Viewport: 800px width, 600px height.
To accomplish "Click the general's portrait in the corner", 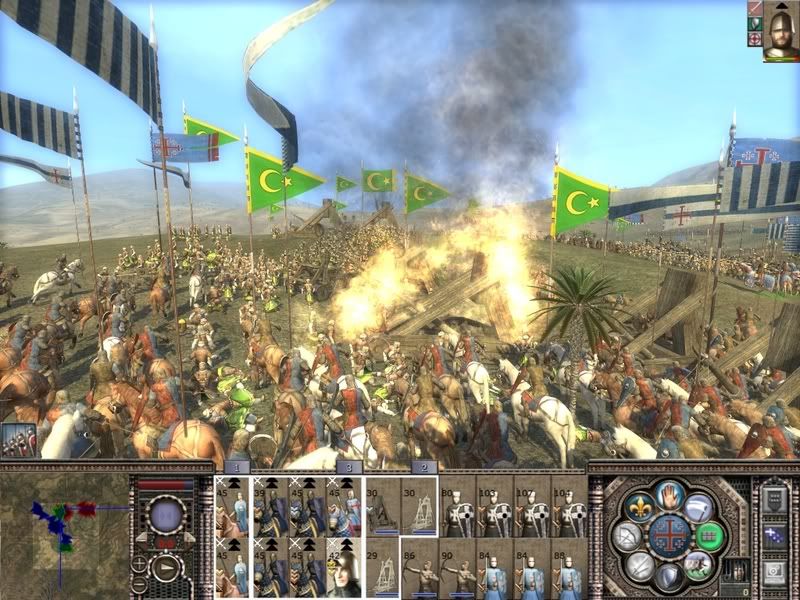I will (780, 30).
